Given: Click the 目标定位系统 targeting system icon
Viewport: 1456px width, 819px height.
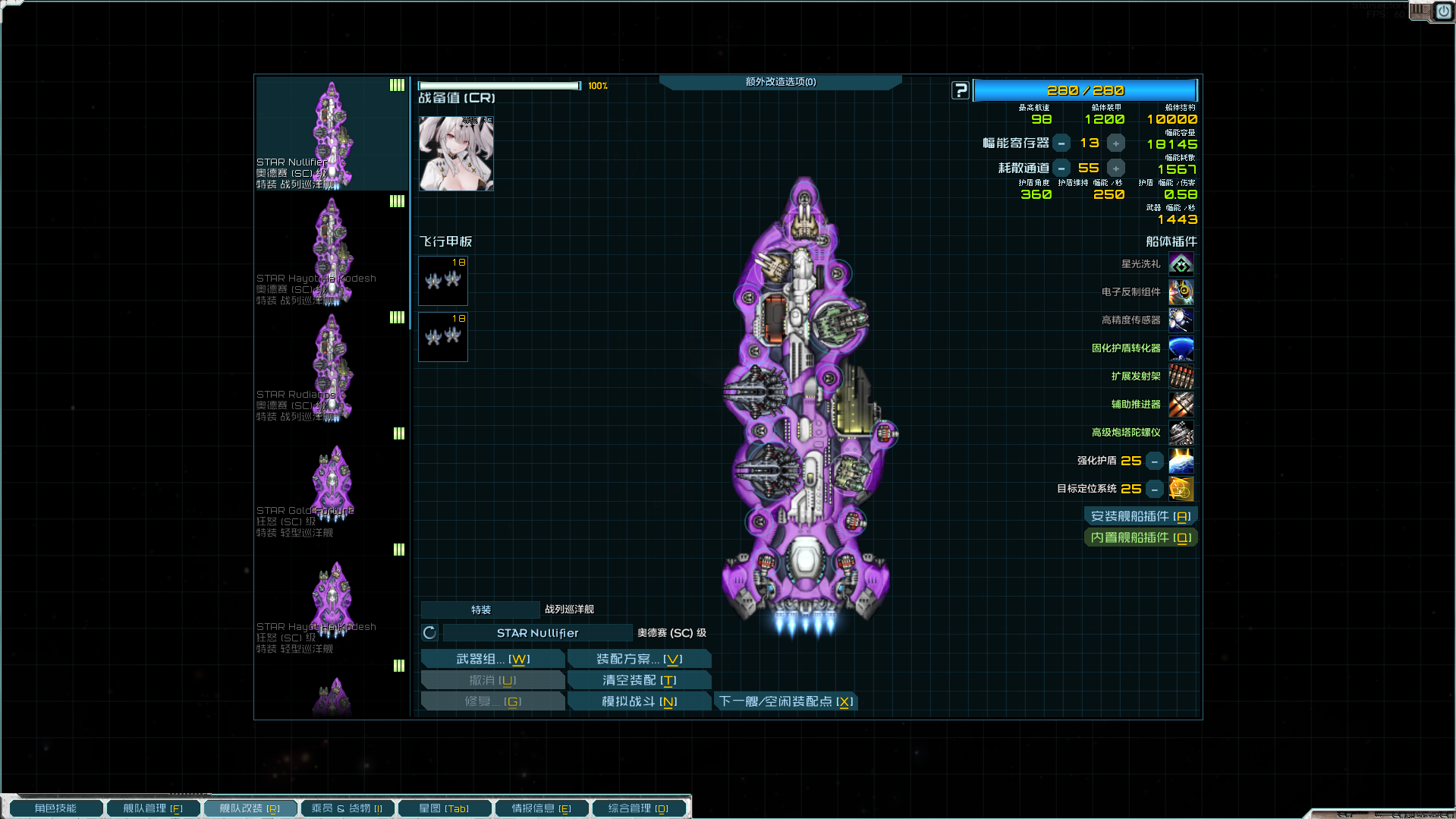Looking at the screenshot, I should click(x=1181, y=489).
